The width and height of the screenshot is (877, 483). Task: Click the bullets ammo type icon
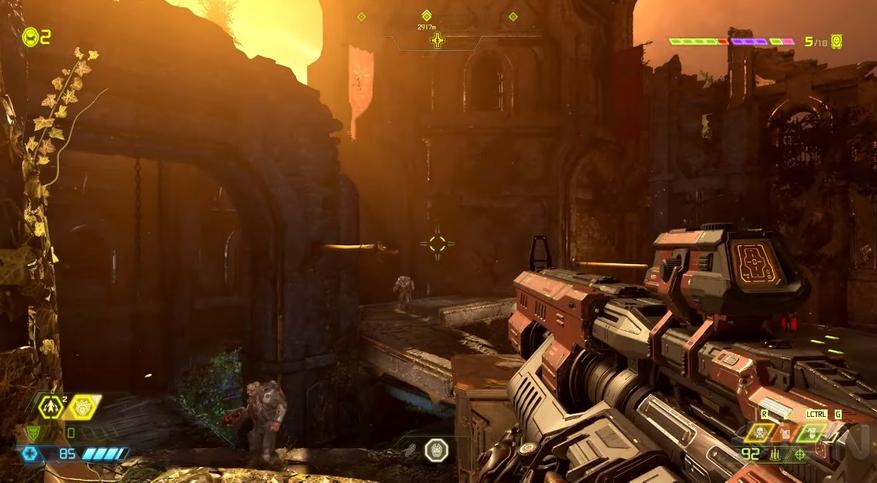pos(775,455)
